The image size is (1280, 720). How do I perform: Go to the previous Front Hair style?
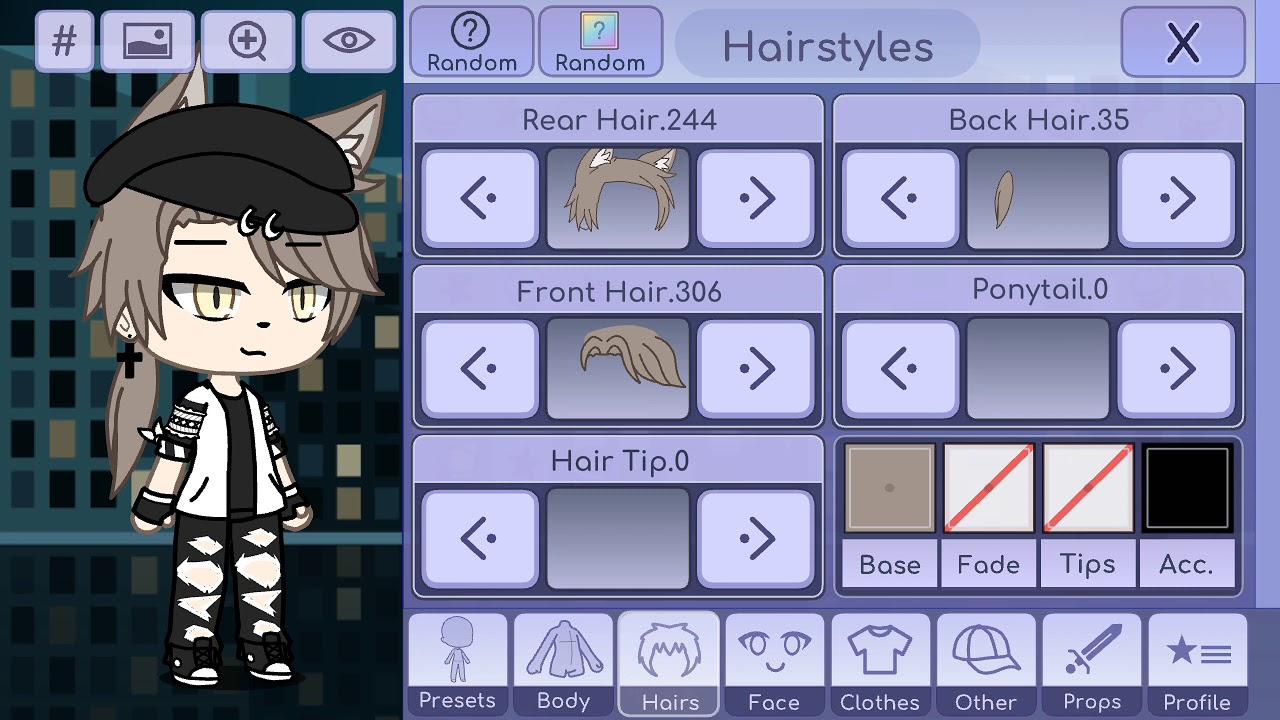pyautogui.click(x=479, y=367)
